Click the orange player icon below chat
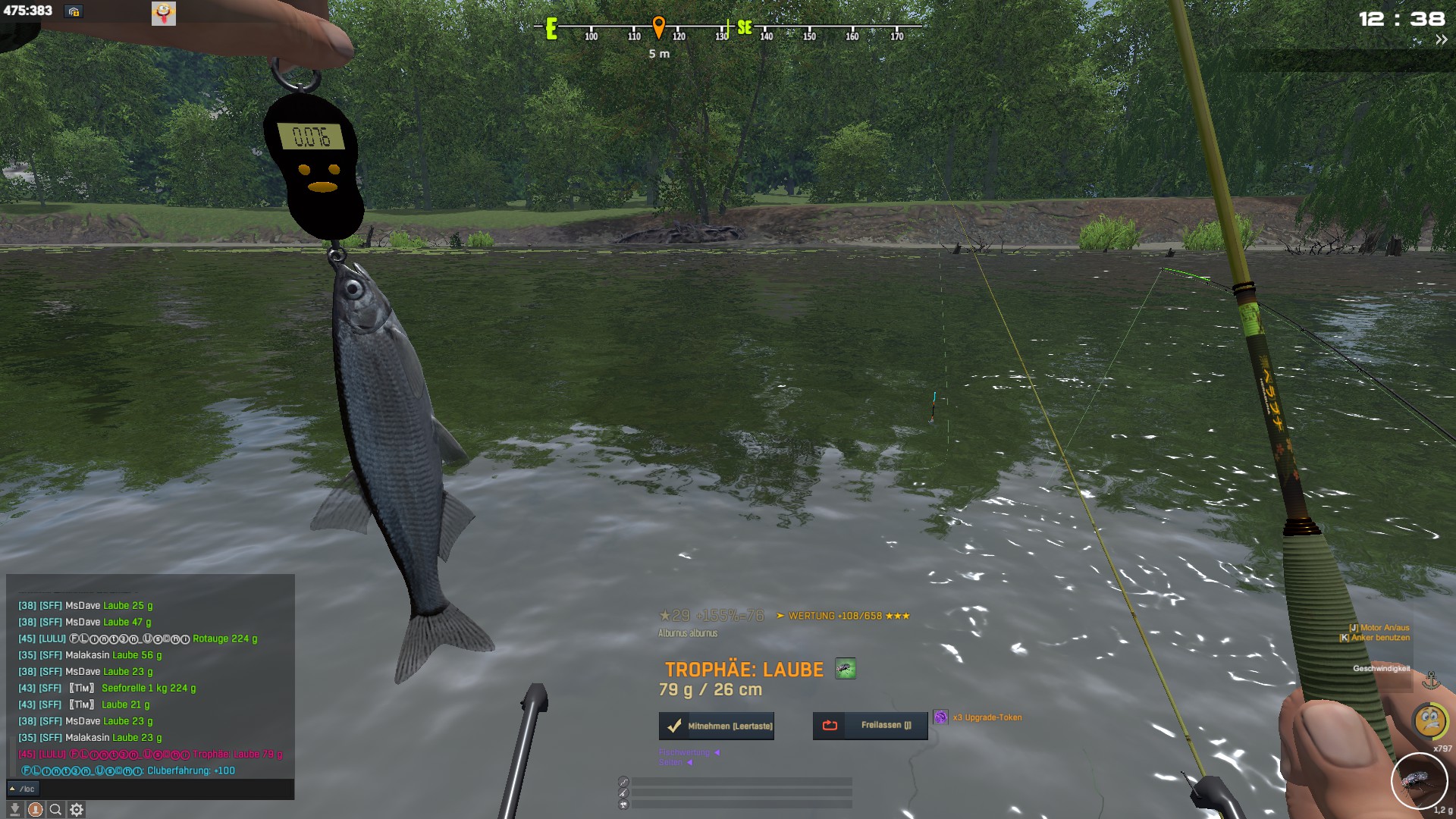 (x=35, y=810)
